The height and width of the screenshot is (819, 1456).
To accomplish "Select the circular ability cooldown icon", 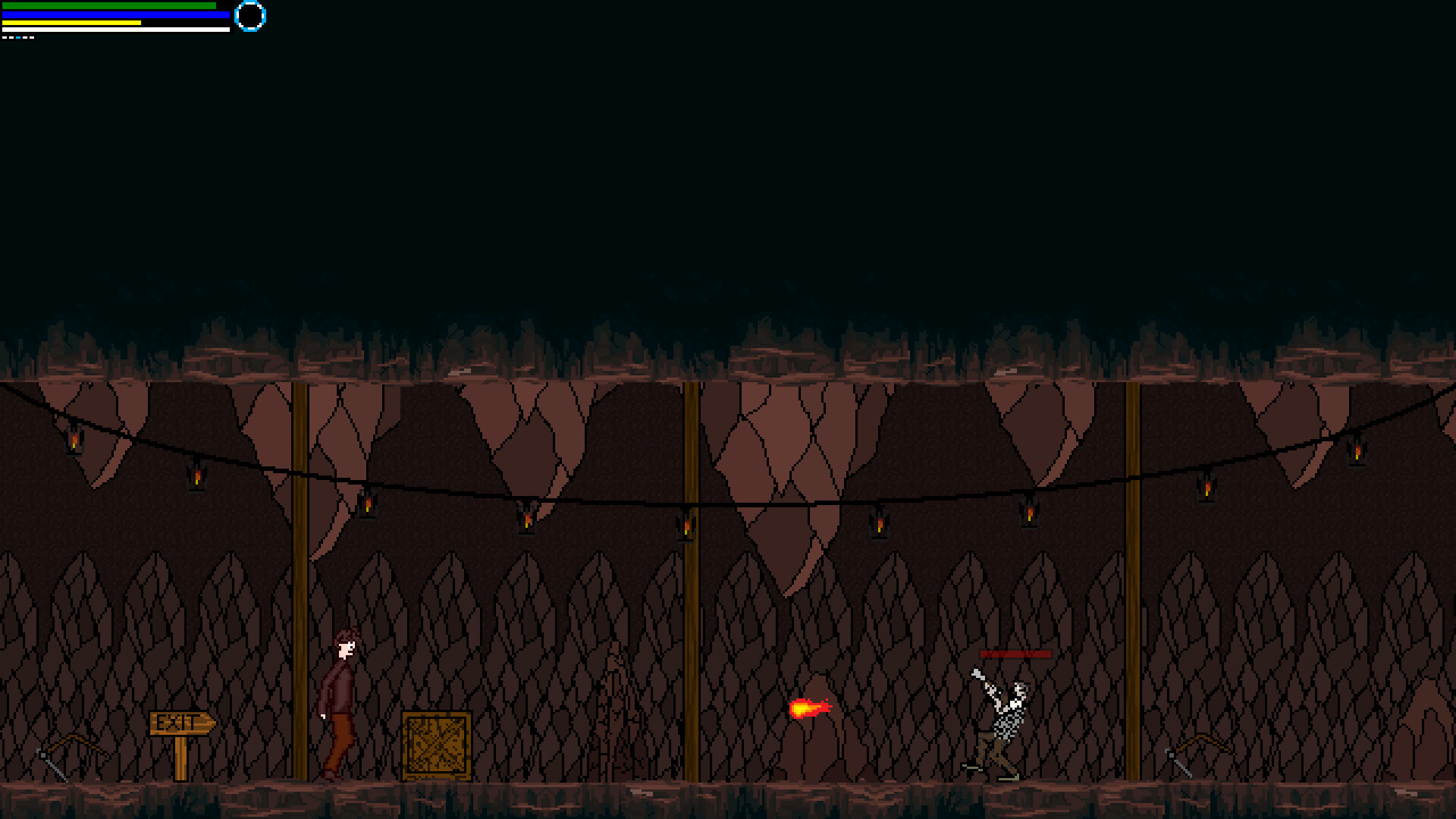I will click(250, 17).
